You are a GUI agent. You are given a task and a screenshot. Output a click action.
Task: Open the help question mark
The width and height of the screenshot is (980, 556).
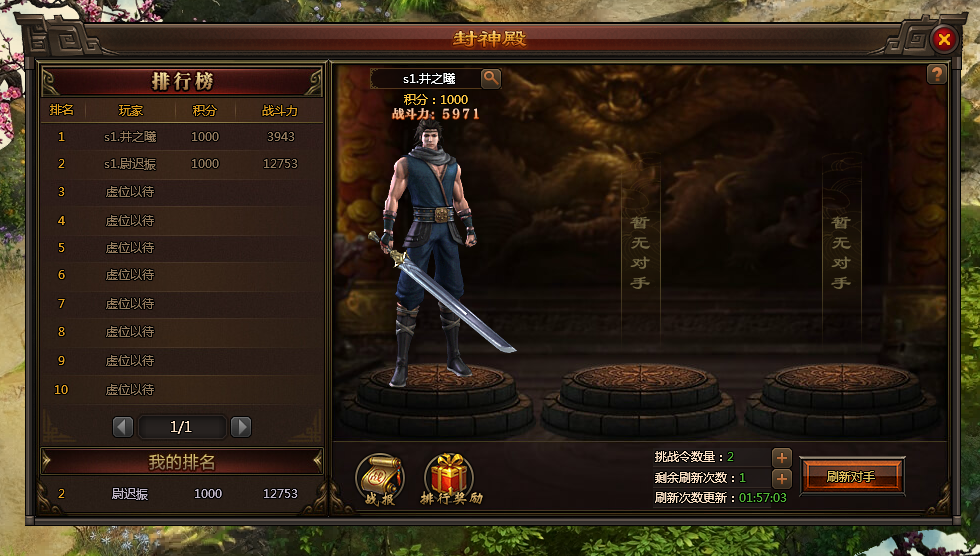pyautogui.click(x=936, y=74)
